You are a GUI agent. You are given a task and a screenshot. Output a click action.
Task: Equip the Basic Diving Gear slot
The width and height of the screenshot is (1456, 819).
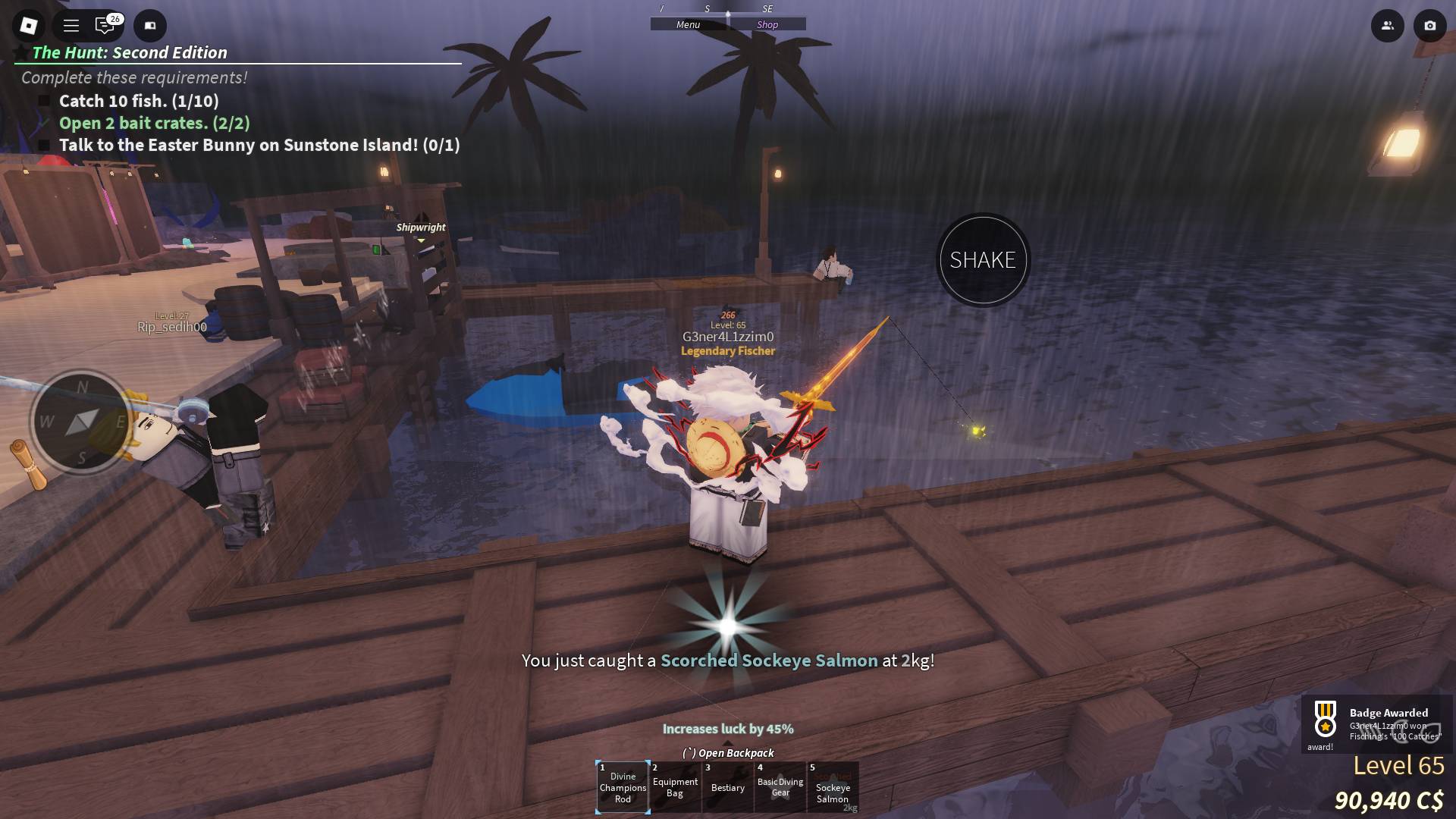780,787
